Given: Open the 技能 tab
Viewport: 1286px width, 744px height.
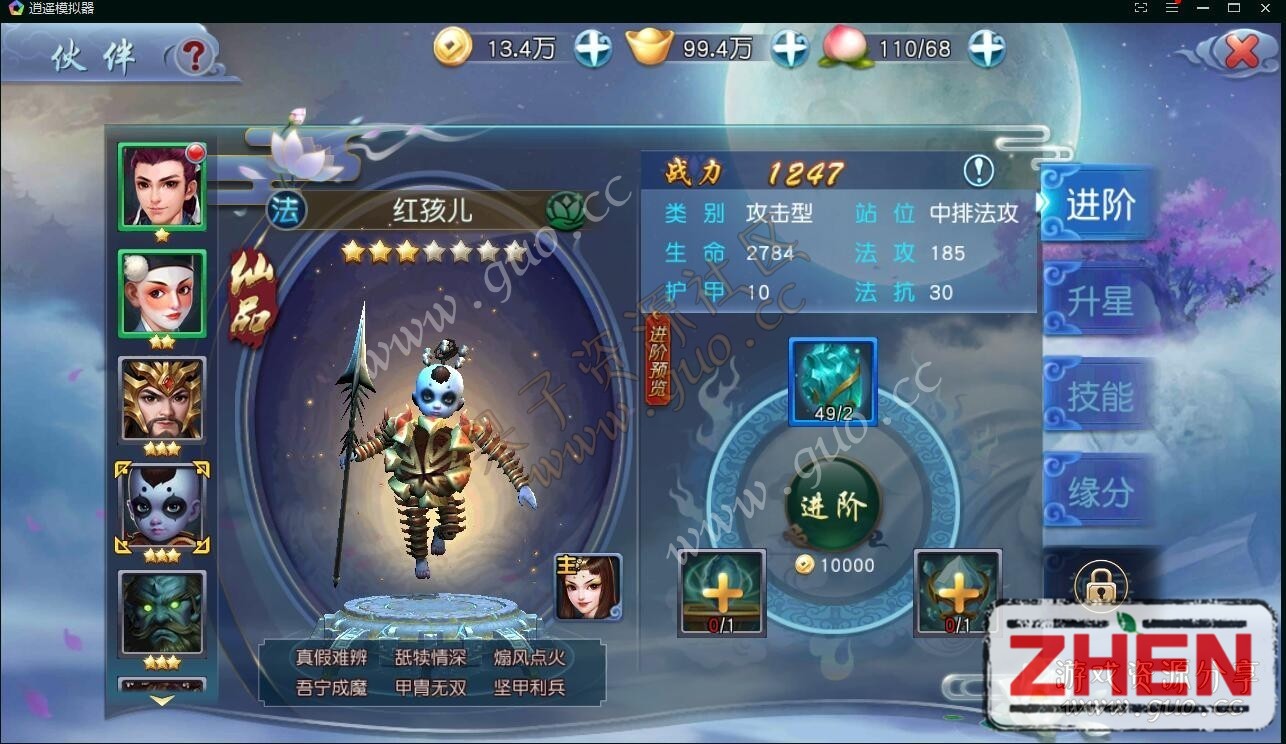Looking at the screenshot, I should pos(1099,397).
